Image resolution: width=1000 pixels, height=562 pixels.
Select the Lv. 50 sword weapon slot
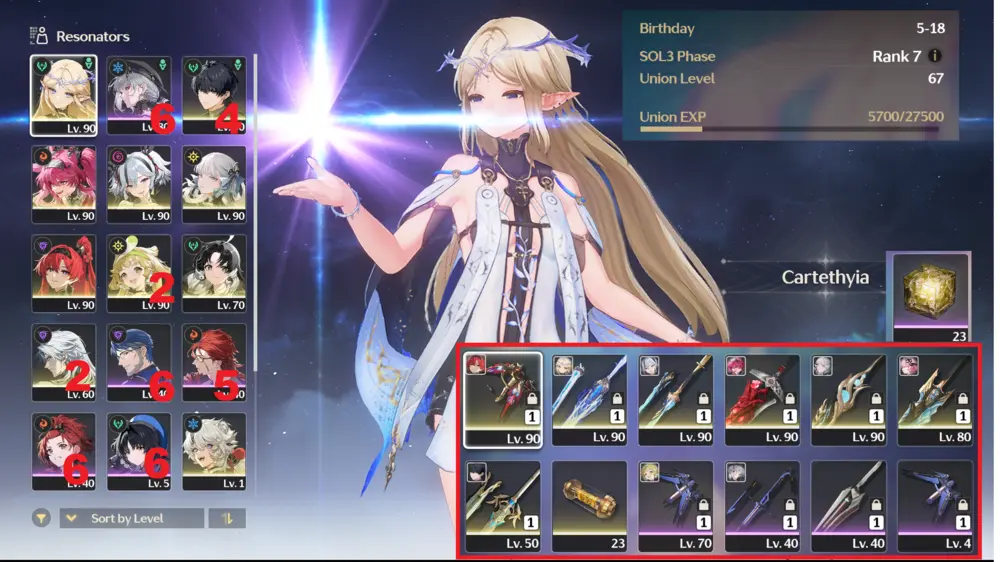(503, 506)
